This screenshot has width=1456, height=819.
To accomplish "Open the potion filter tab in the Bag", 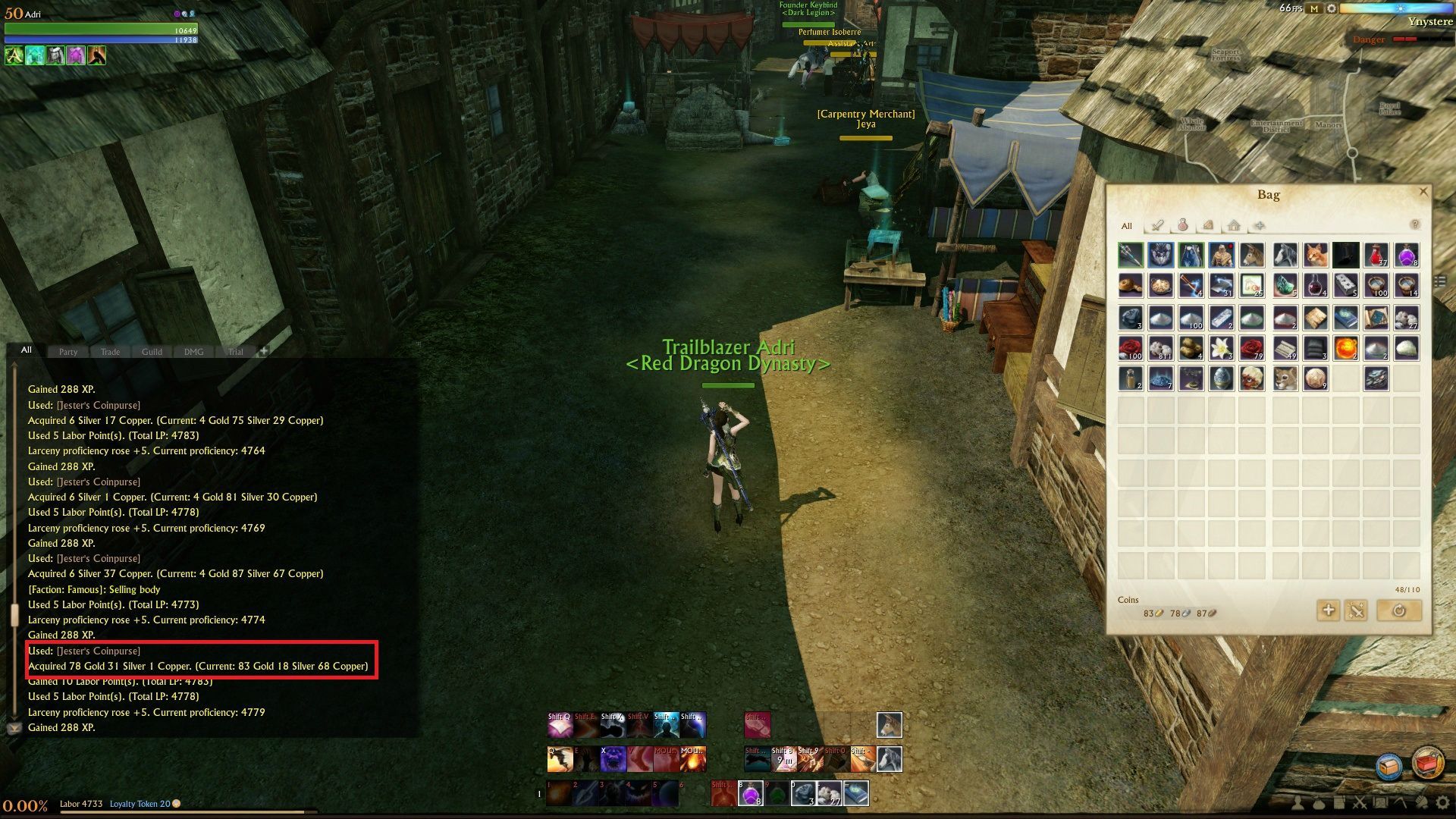I will pyautogui.click(x=1183, y=226).
